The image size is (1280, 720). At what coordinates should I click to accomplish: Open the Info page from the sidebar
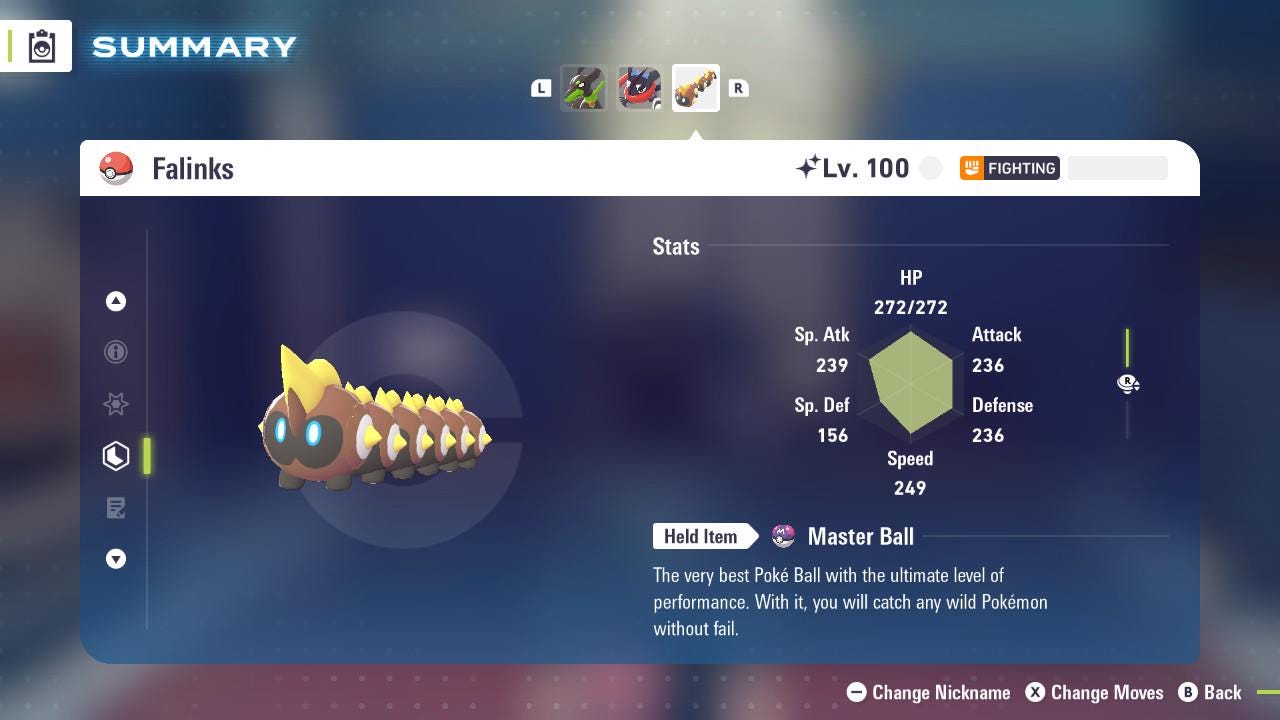coord(116,352)
